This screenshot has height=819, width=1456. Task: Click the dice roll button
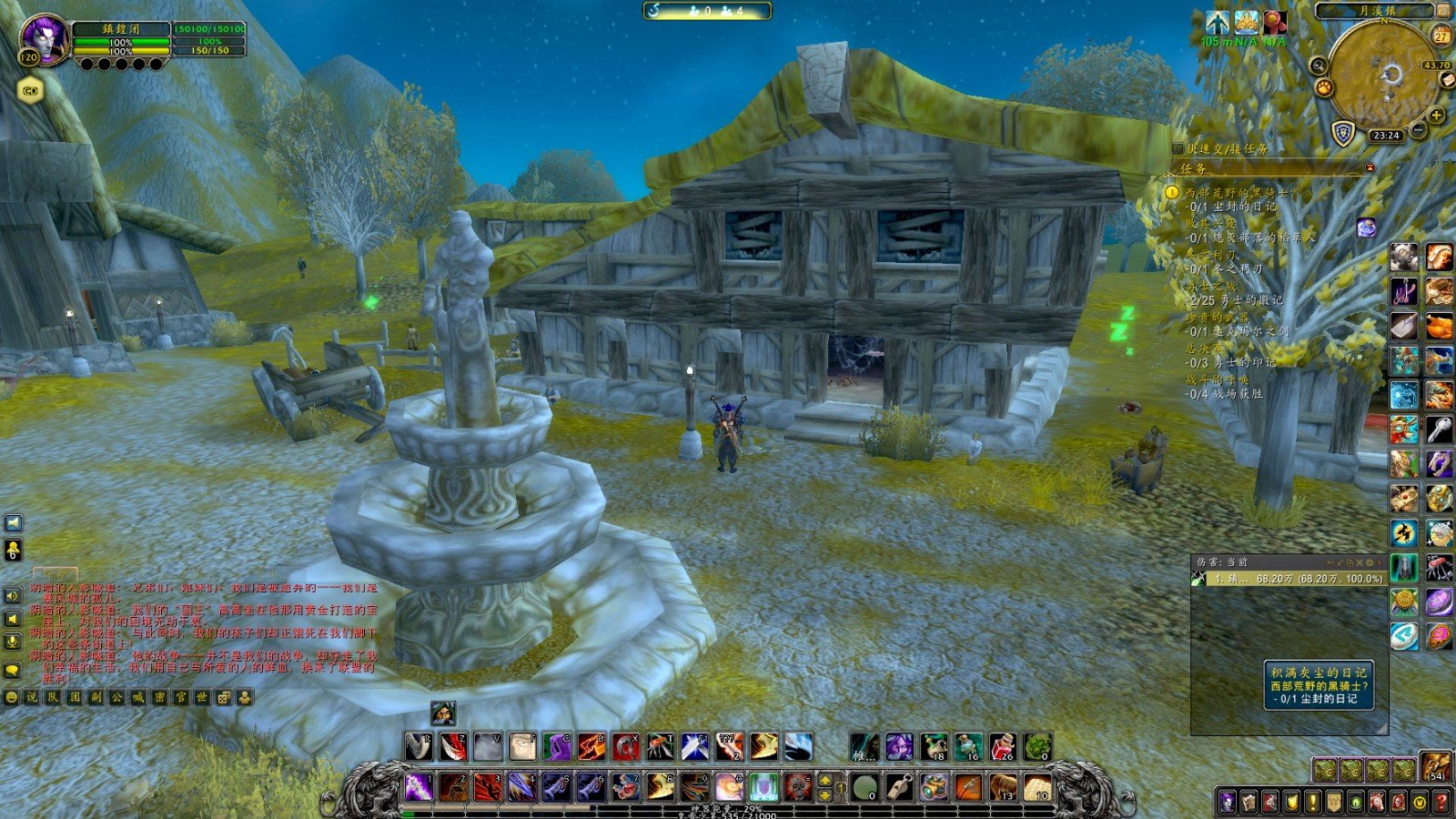[x=224, y=697]
